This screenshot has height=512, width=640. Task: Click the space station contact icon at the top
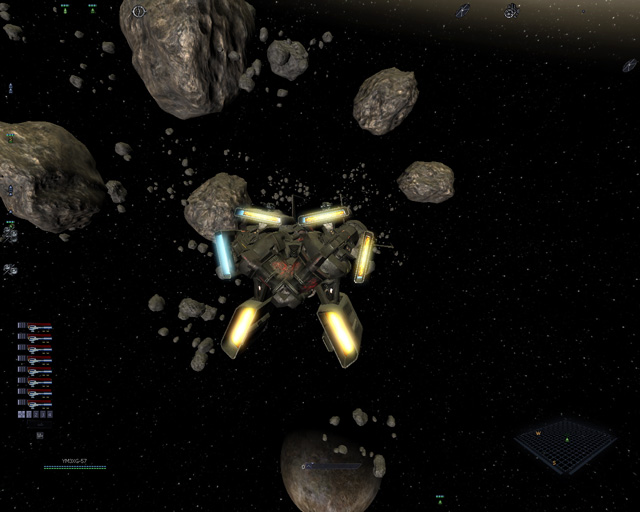511,10
